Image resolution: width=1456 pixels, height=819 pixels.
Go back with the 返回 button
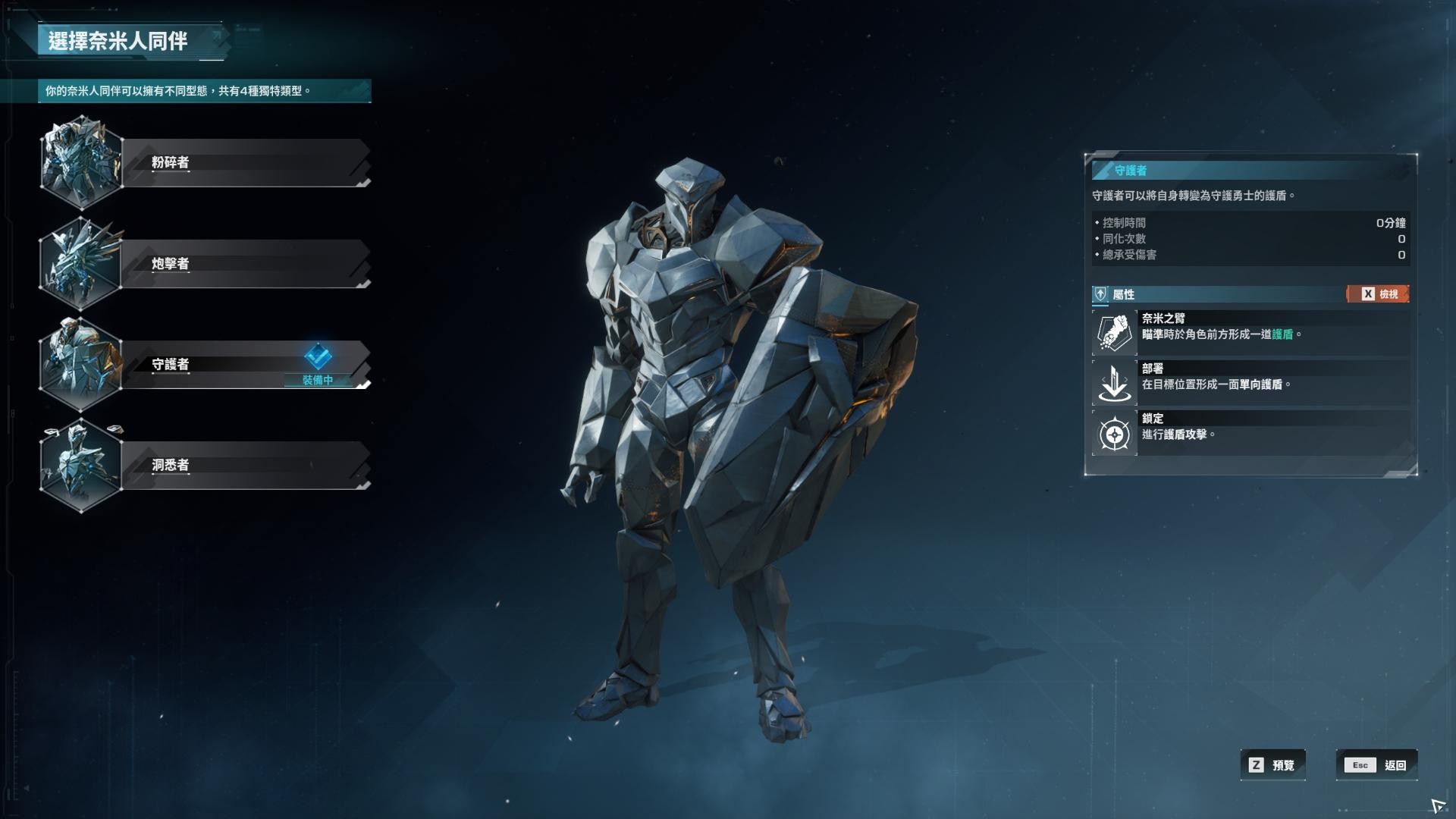[x=1376, y=765]
